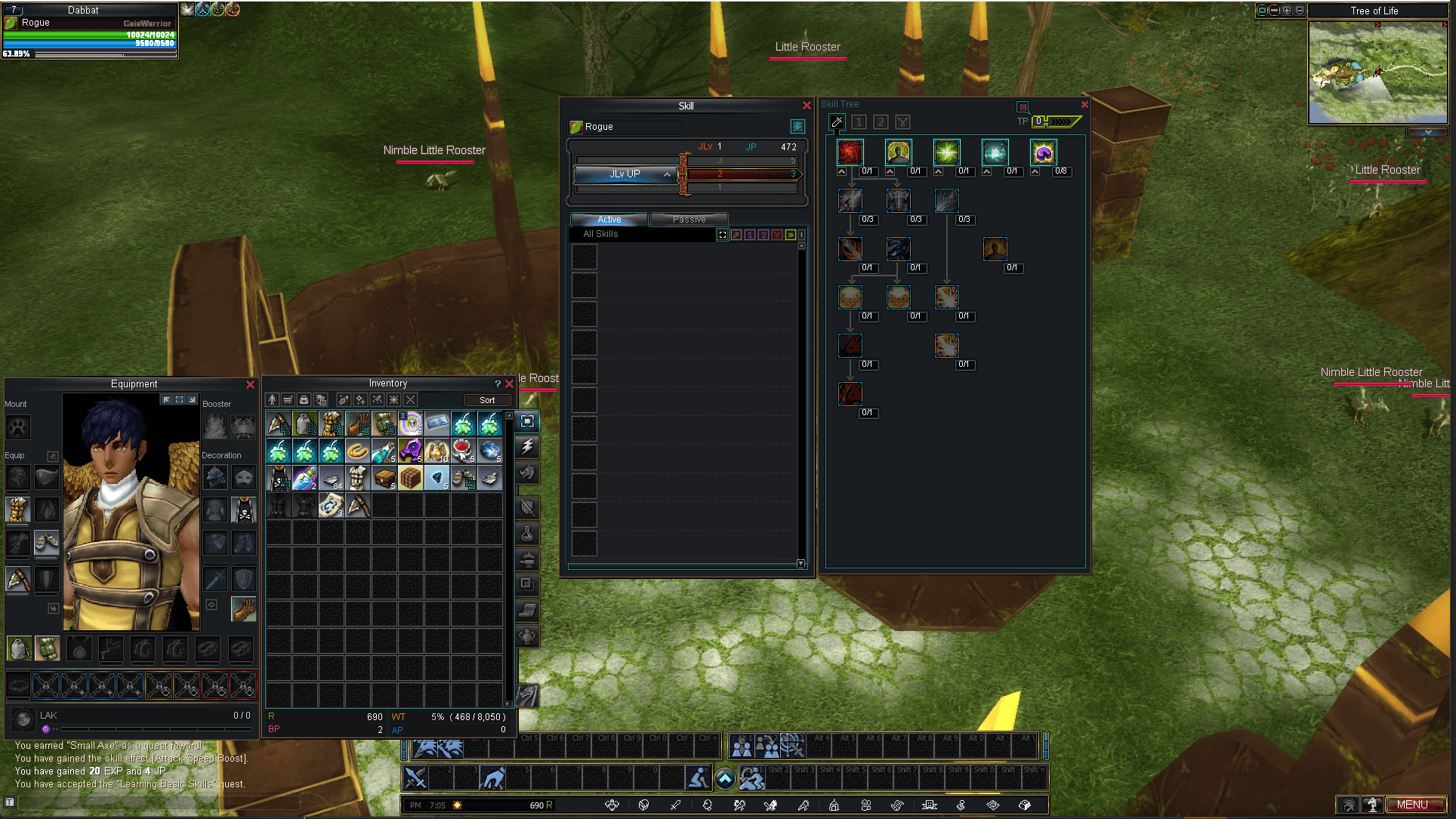Click the dagger class icon in Skill Tree header
The image size is (1456, 819).
click(x=838, y=122)
